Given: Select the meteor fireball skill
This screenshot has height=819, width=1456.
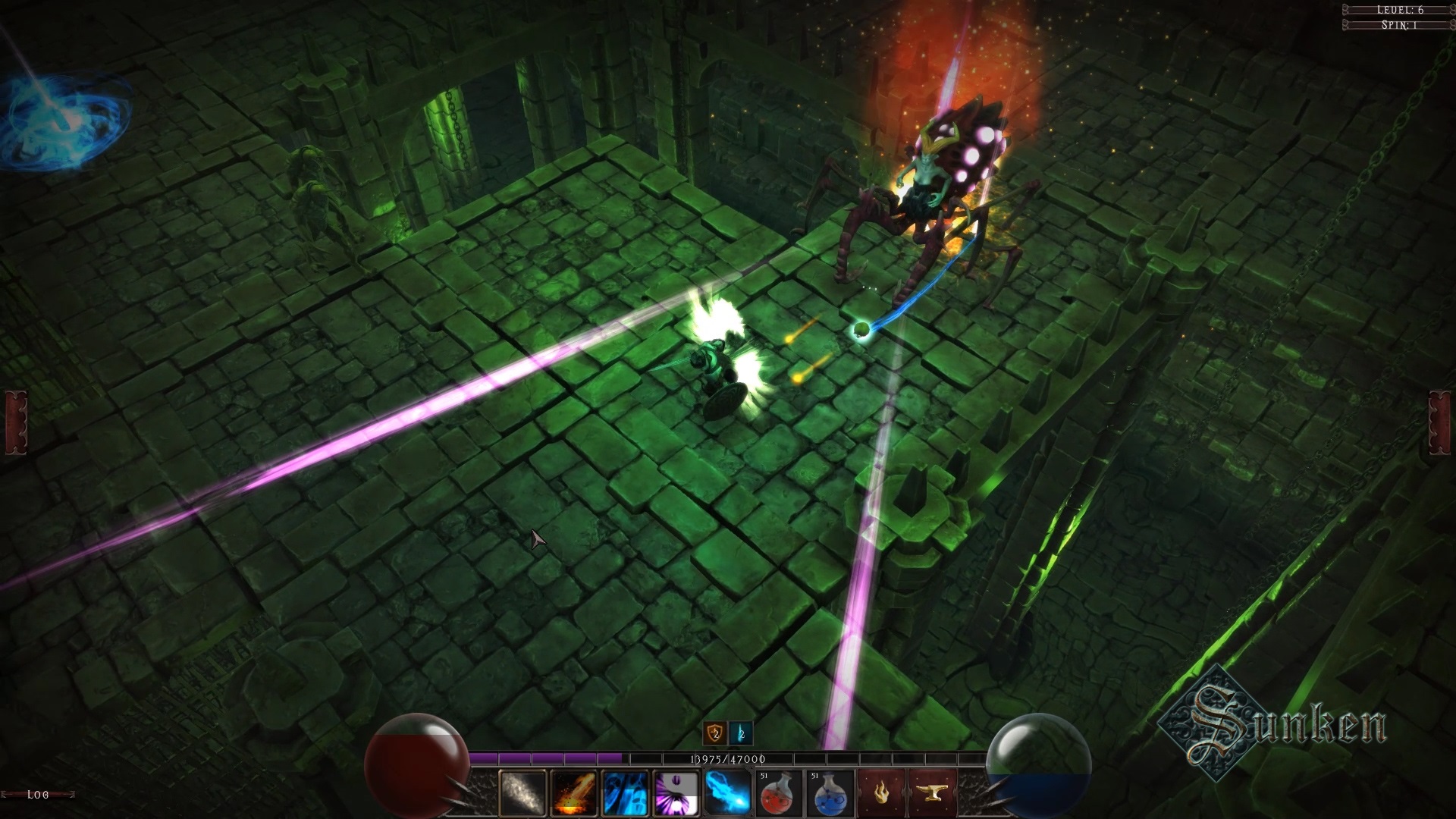Looking at the screenshot, I should tap(573, 794).
